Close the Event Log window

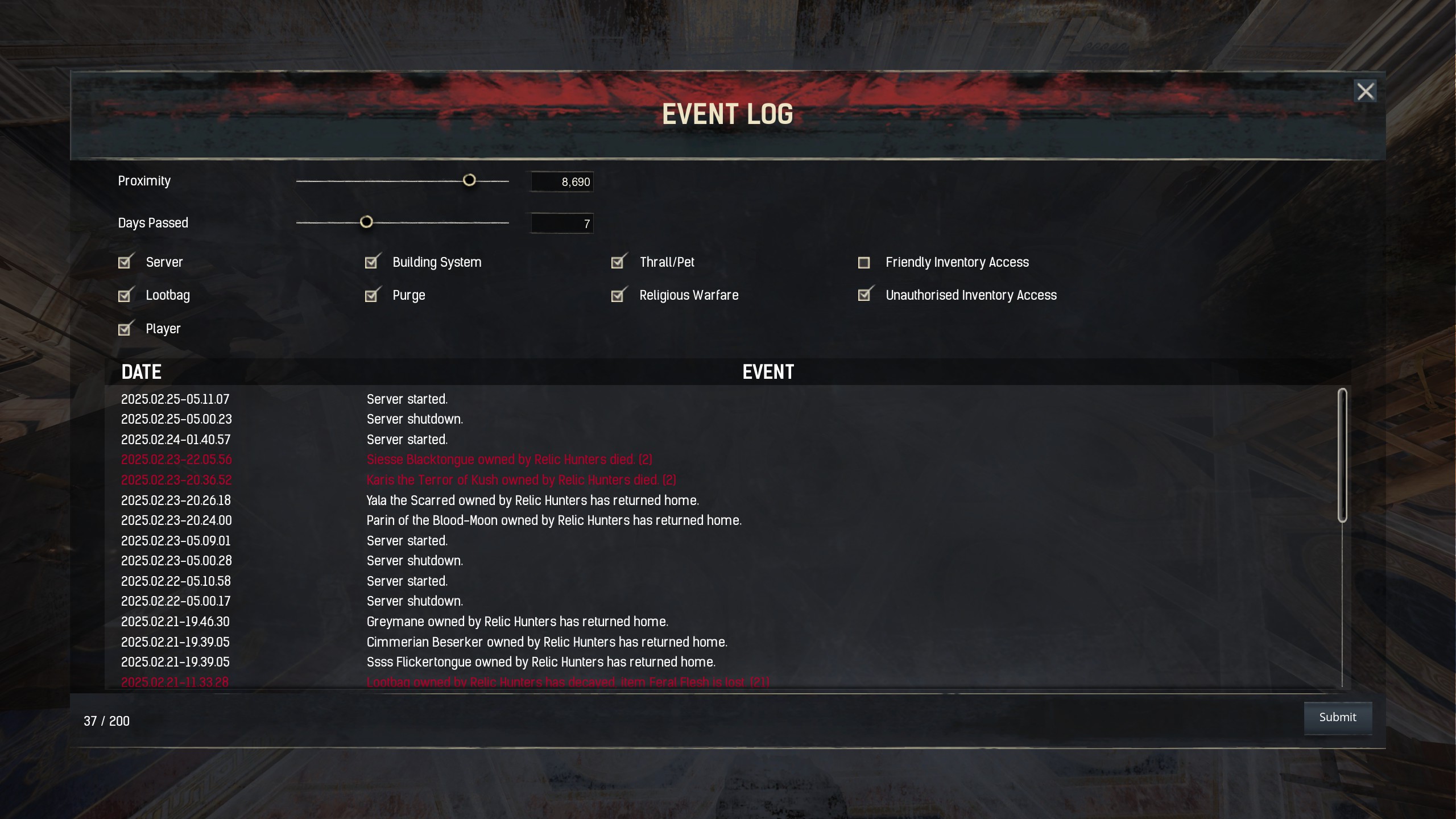(x=1366, y=90)
